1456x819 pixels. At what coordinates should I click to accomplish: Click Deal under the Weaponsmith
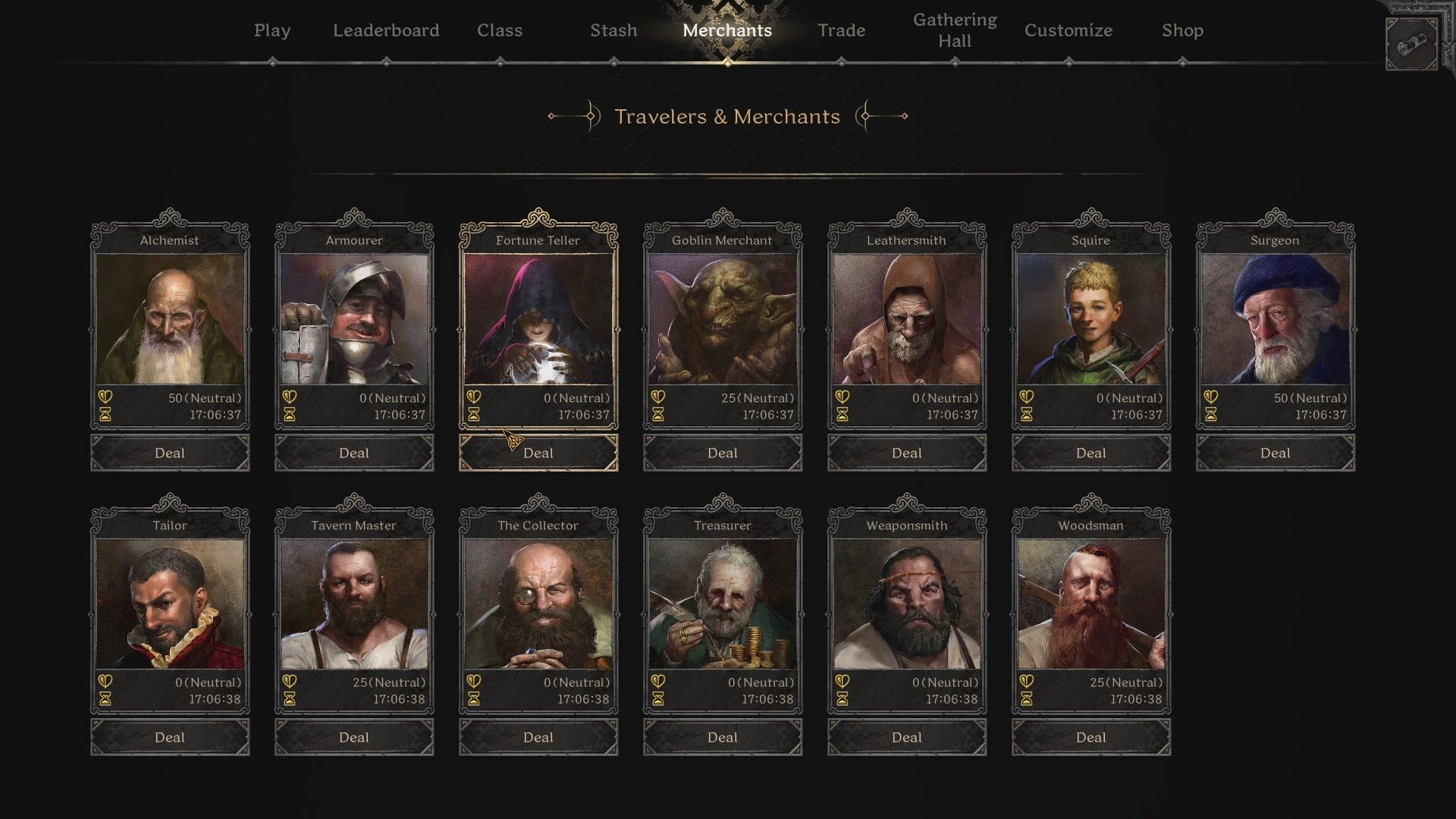pyautogui.click(x=907, y=737)
